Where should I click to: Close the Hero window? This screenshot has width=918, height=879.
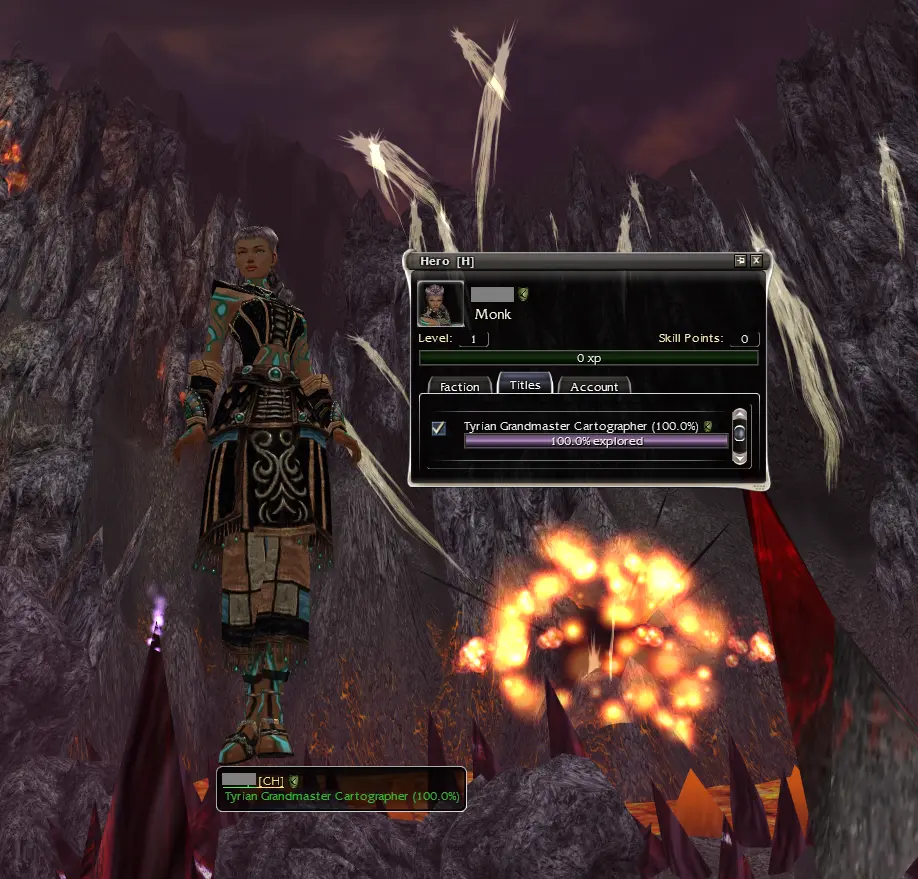(756, 261)
